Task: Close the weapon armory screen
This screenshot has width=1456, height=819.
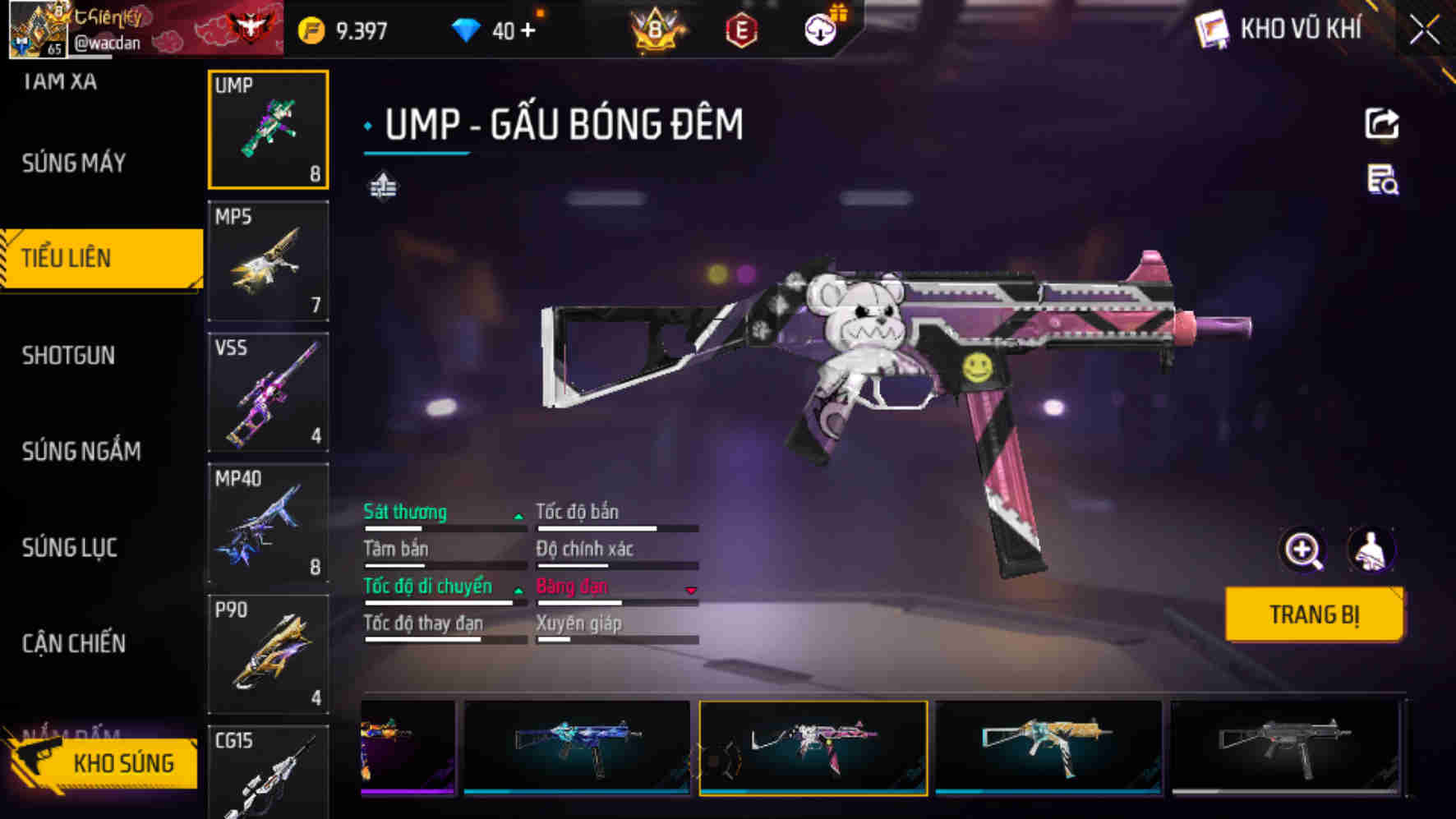Action: 1425,31
